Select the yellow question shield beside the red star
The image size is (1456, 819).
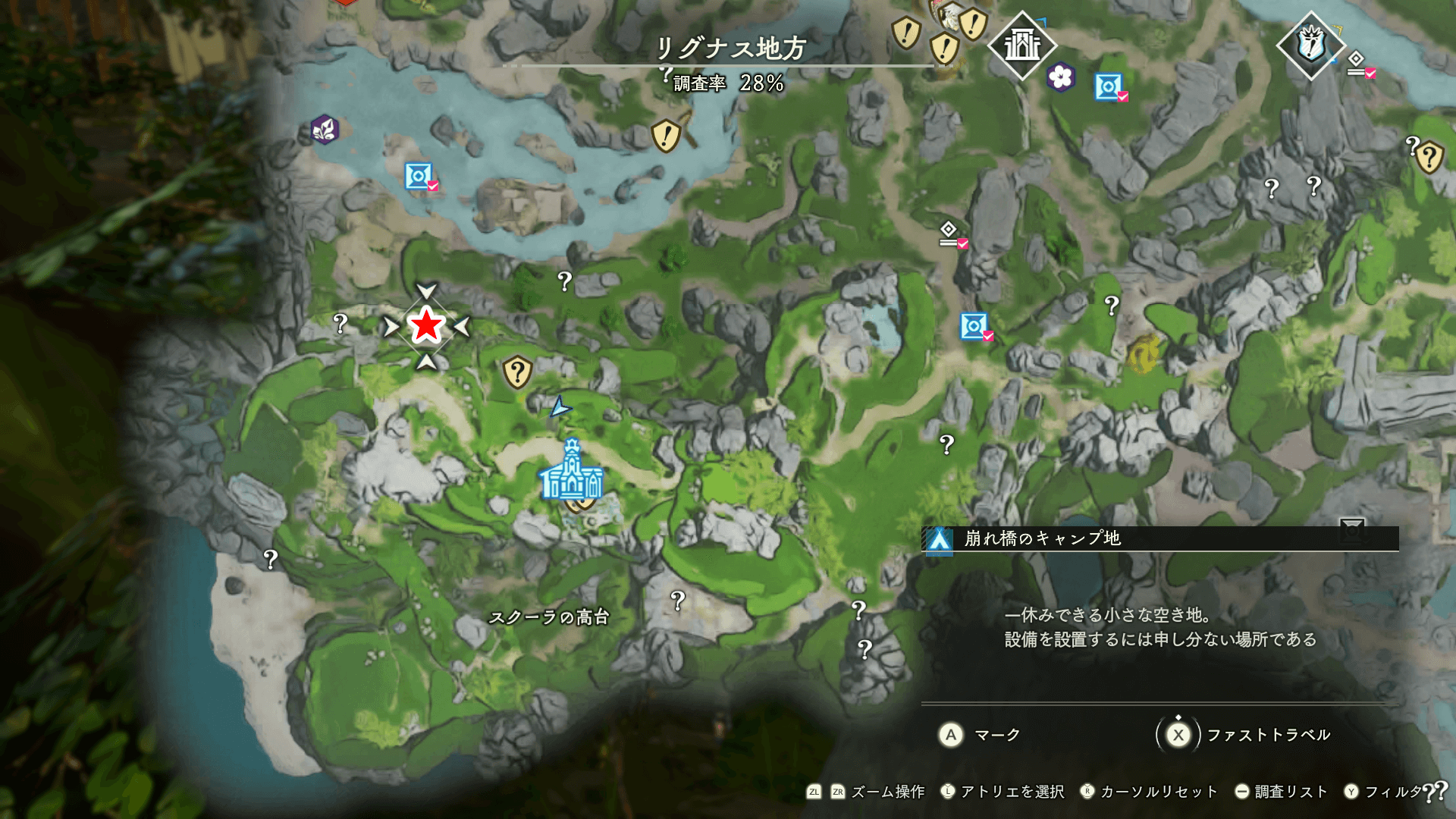(x=517, y=372)
